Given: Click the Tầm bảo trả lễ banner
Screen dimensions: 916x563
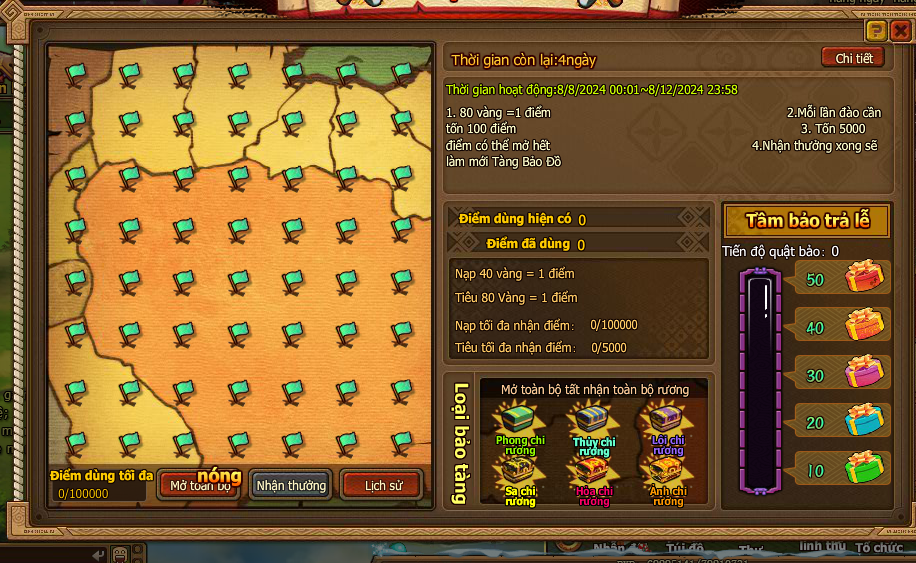Looking at the screenshot, I should pyautogui.click(x=806, y=221).
